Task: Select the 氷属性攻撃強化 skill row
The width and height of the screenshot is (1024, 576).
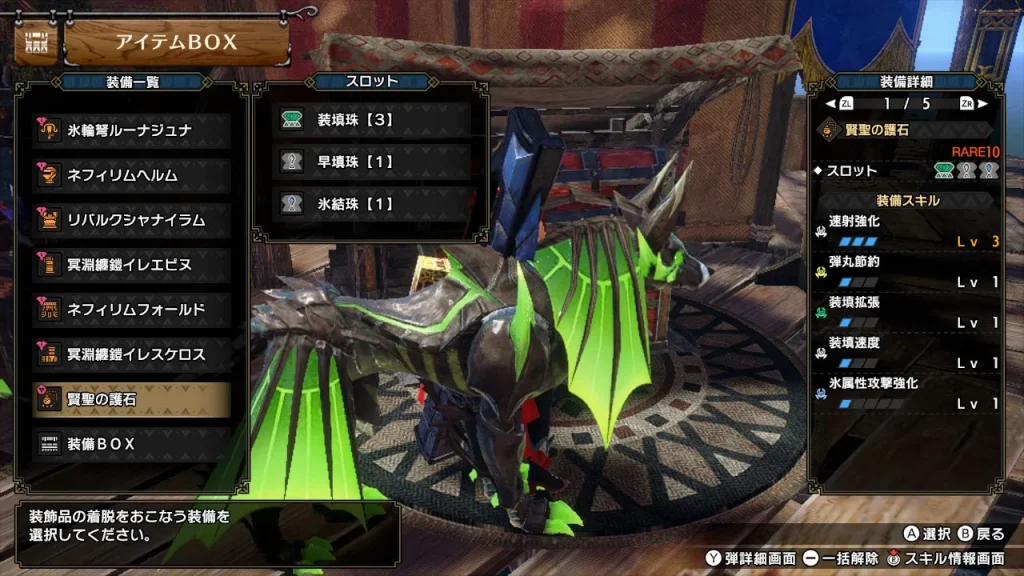Action: (908, 393)
